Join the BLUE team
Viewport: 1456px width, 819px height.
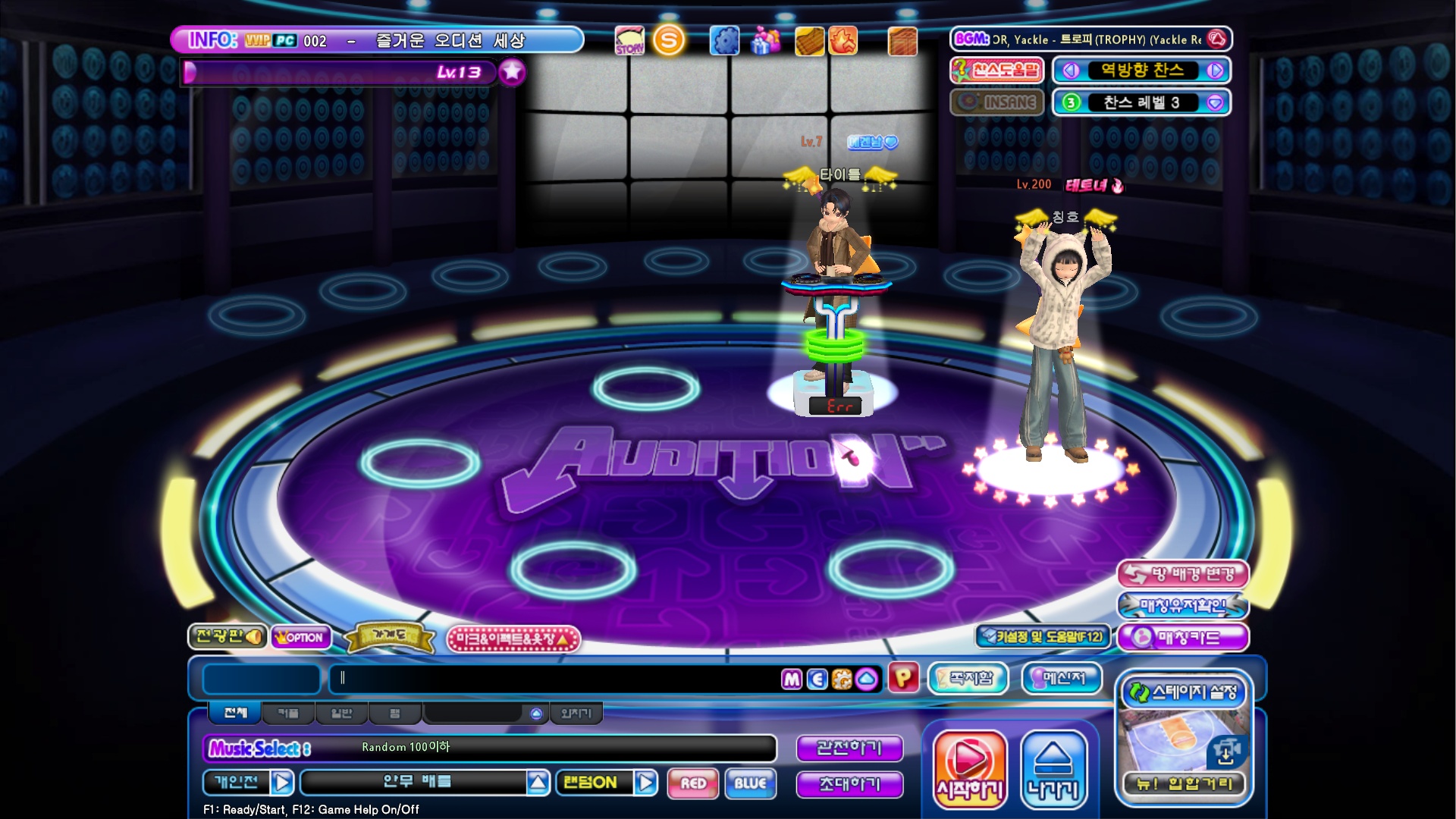[x=750, y=783]
